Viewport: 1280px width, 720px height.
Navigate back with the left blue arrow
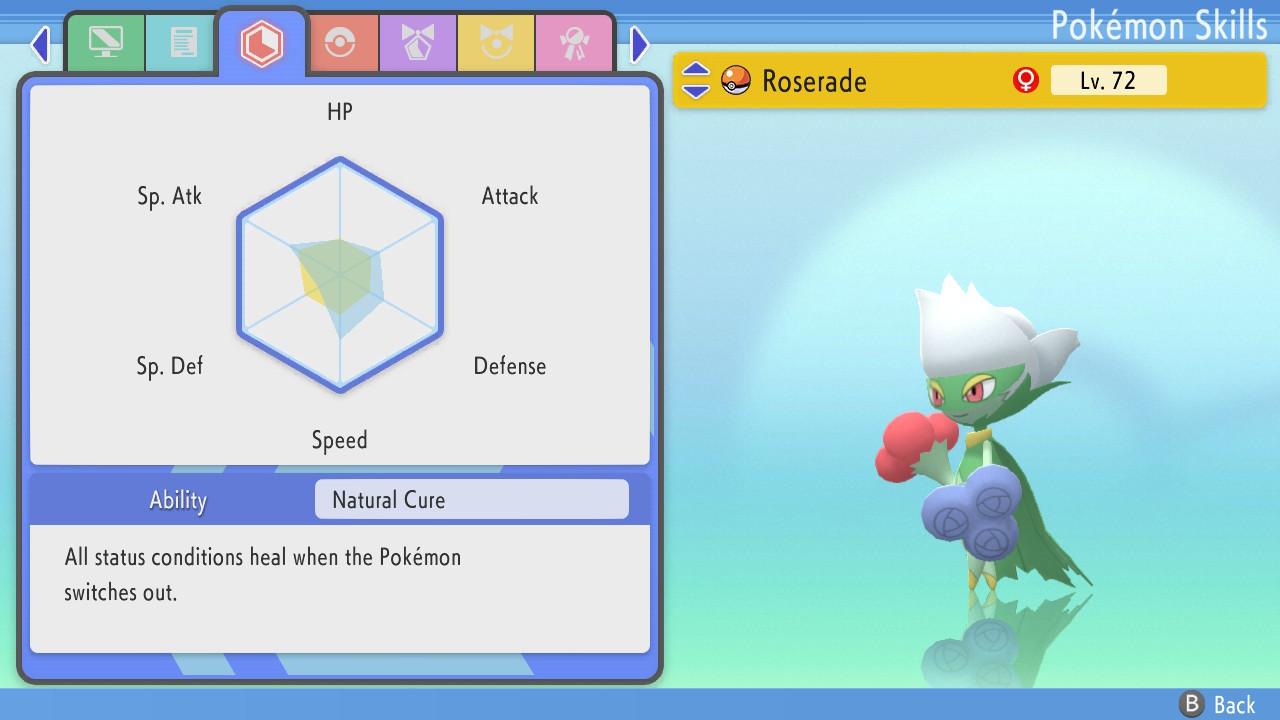pyautogui.click(x=39, y=44)
